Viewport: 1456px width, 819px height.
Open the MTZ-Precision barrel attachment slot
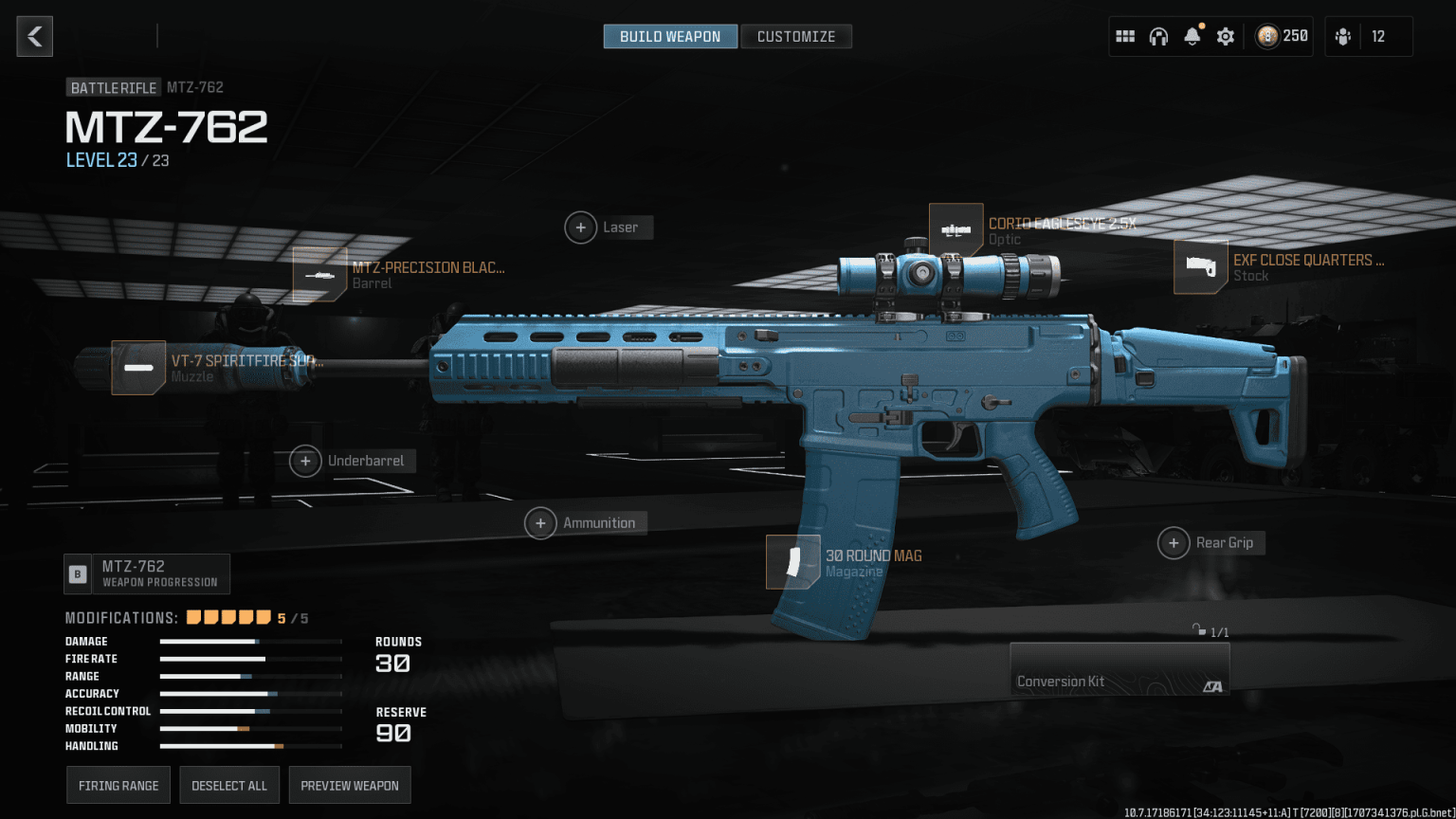point(319,275)
